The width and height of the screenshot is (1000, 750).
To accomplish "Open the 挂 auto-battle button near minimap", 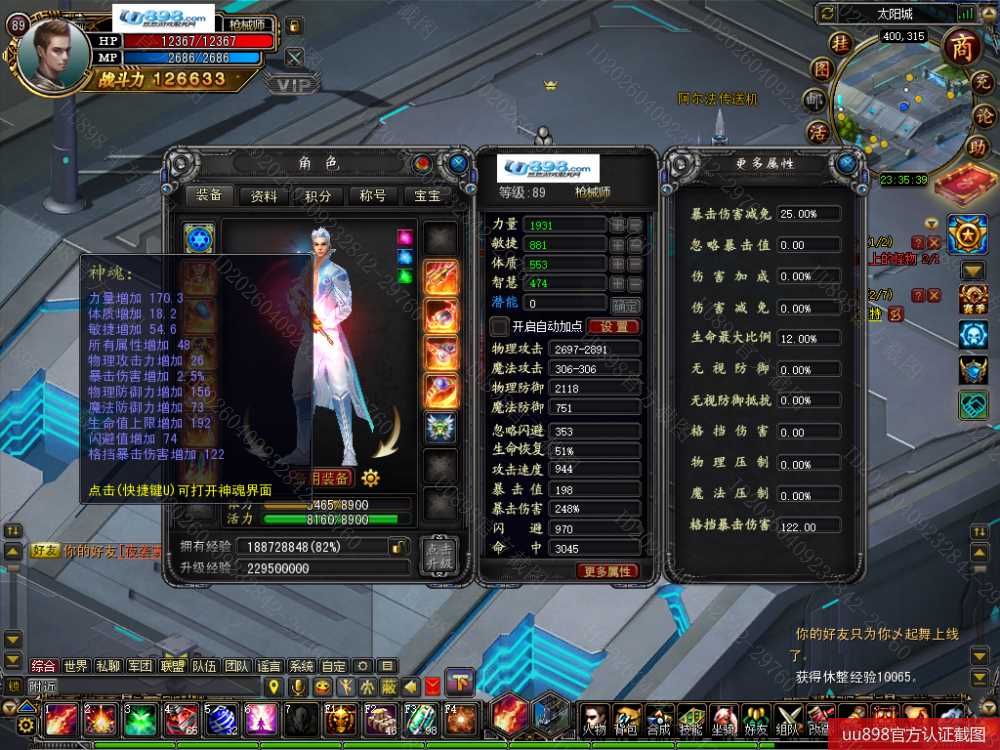I will (x=841, y=43).
